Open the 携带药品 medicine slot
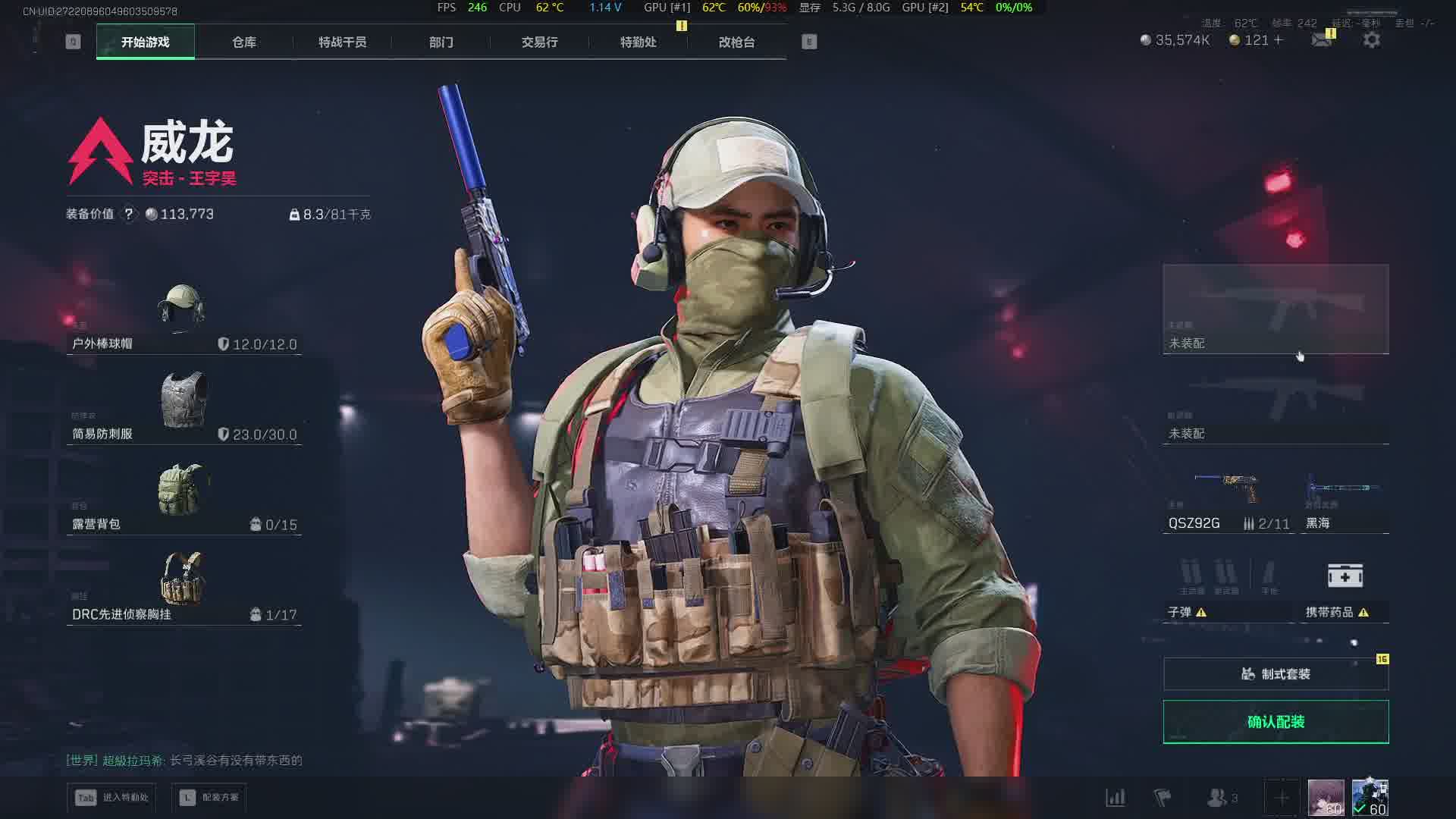The width and height of the screenshot is (1456, 819). coord(1345,588)
